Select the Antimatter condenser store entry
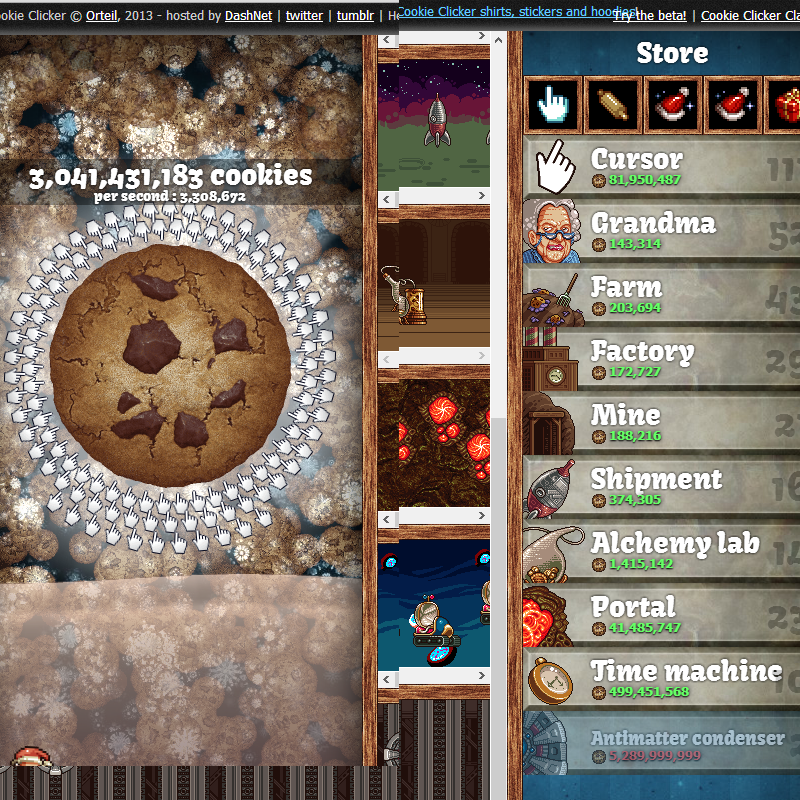Viewport: 800px width, 800px height. (x=660, y=745)
